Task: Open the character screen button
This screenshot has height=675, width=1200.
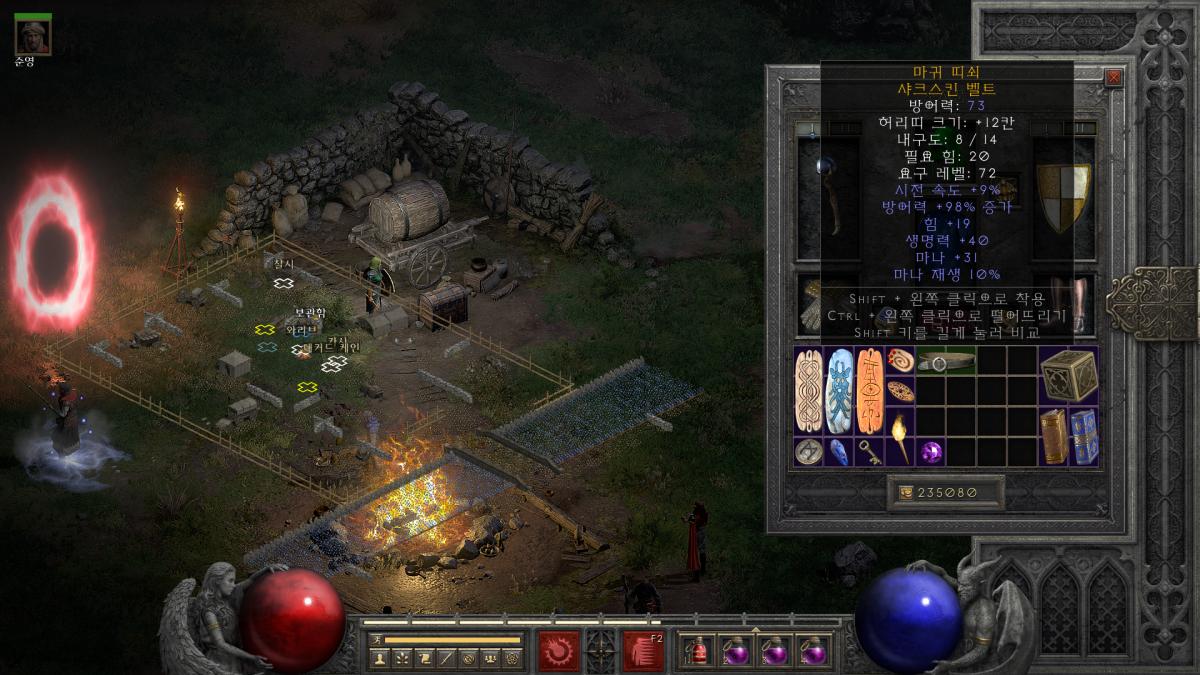Action: point(379,658)
